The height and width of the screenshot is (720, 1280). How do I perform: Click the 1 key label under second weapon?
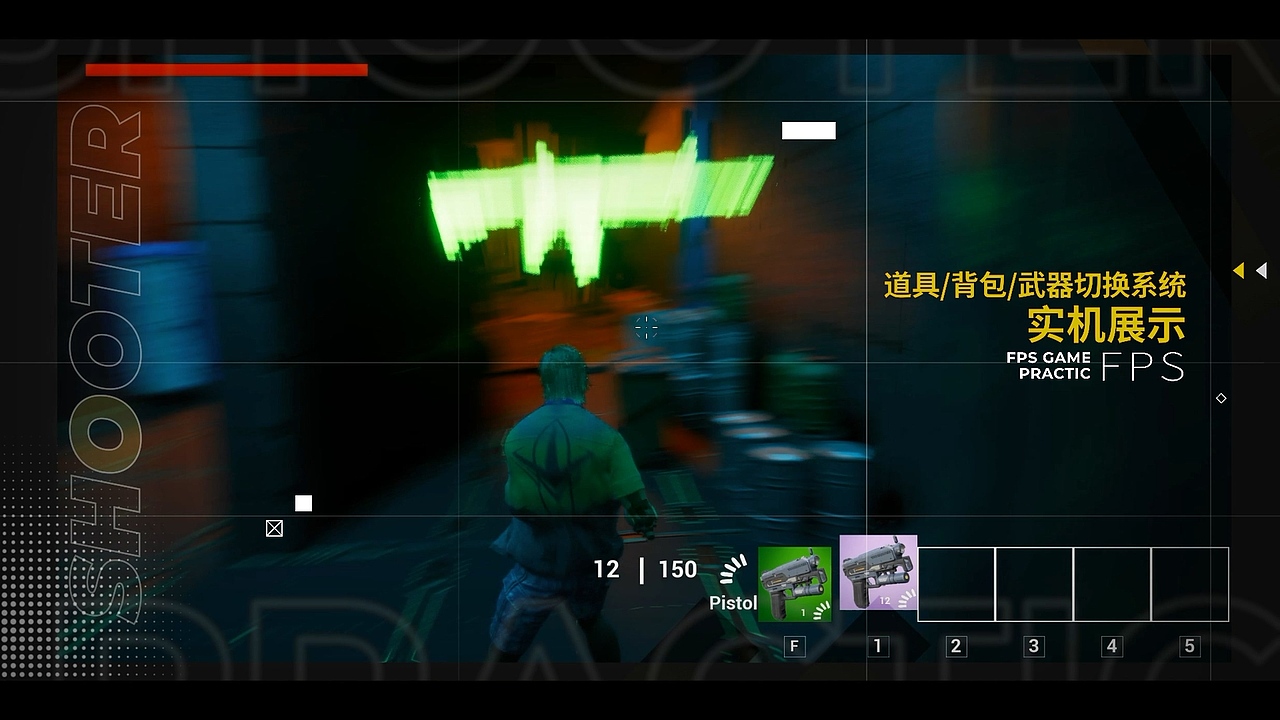point(879,647)
